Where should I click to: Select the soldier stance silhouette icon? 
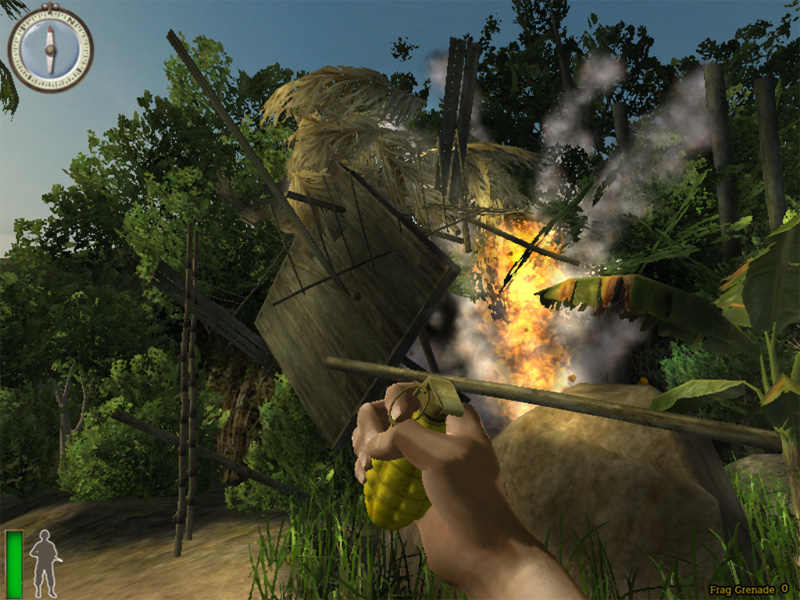pos(43,563)
